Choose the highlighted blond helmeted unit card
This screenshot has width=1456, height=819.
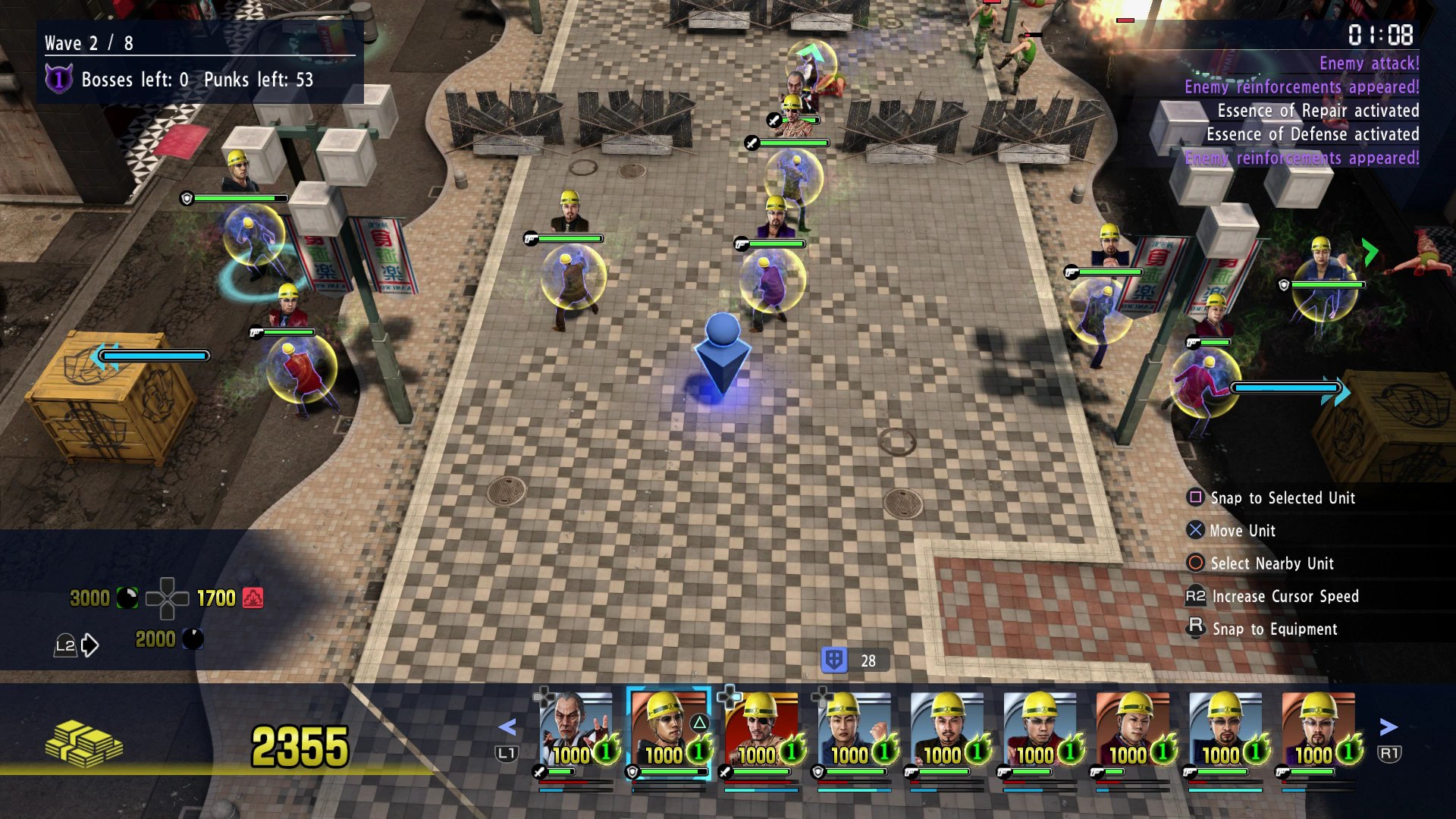669,730
